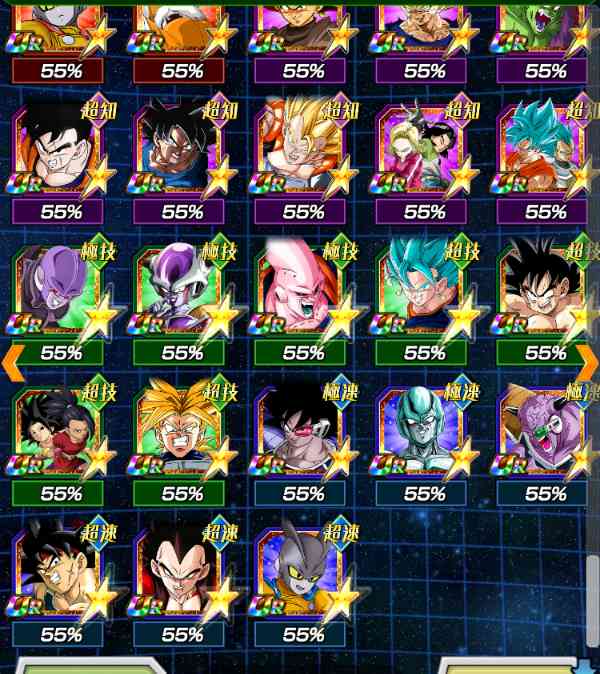Pick the Caulifla and Kale duo card
The image size is (600, 674).
click(60, 433)
